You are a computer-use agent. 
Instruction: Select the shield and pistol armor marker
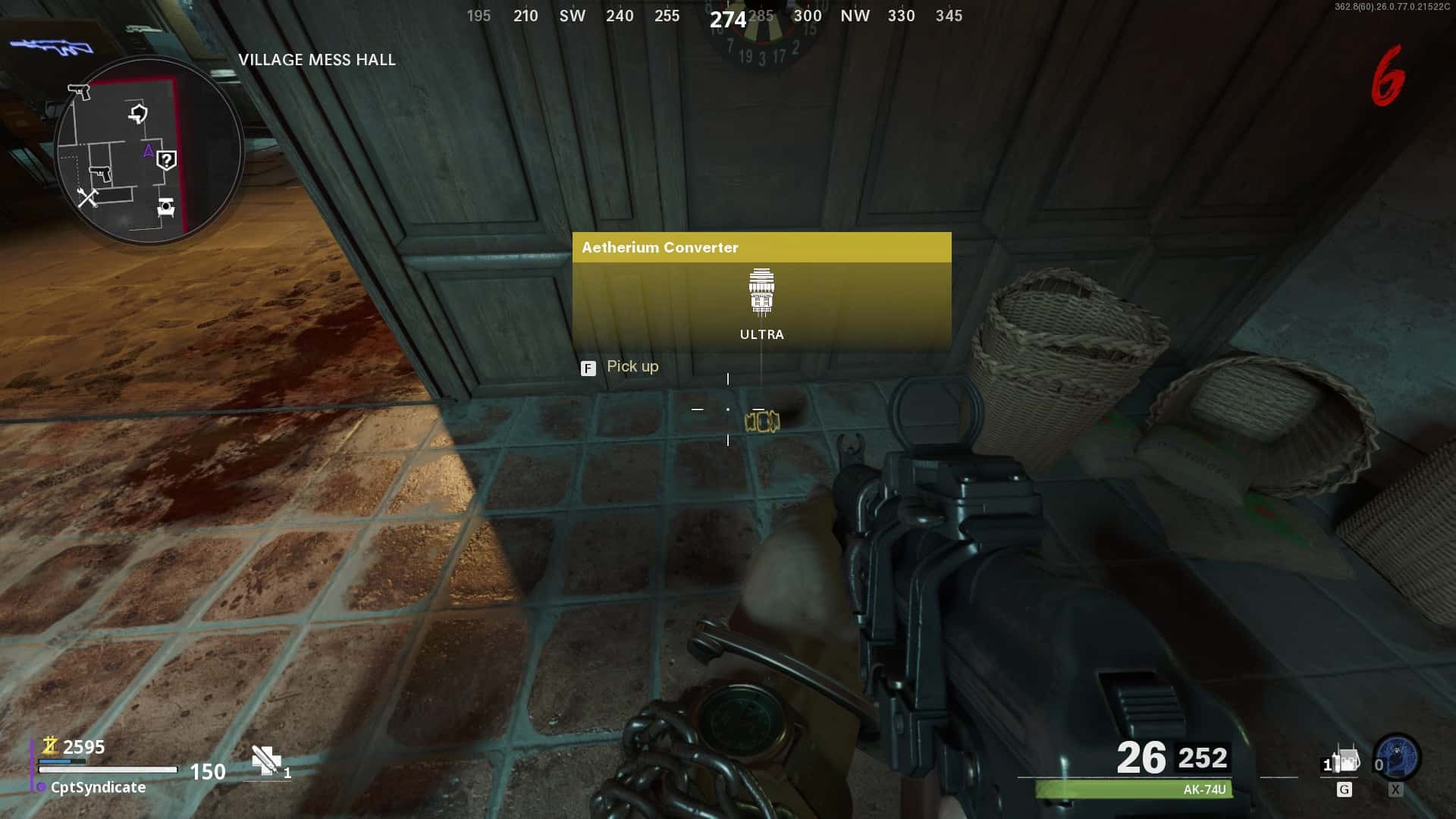click(x=138, y=114)
